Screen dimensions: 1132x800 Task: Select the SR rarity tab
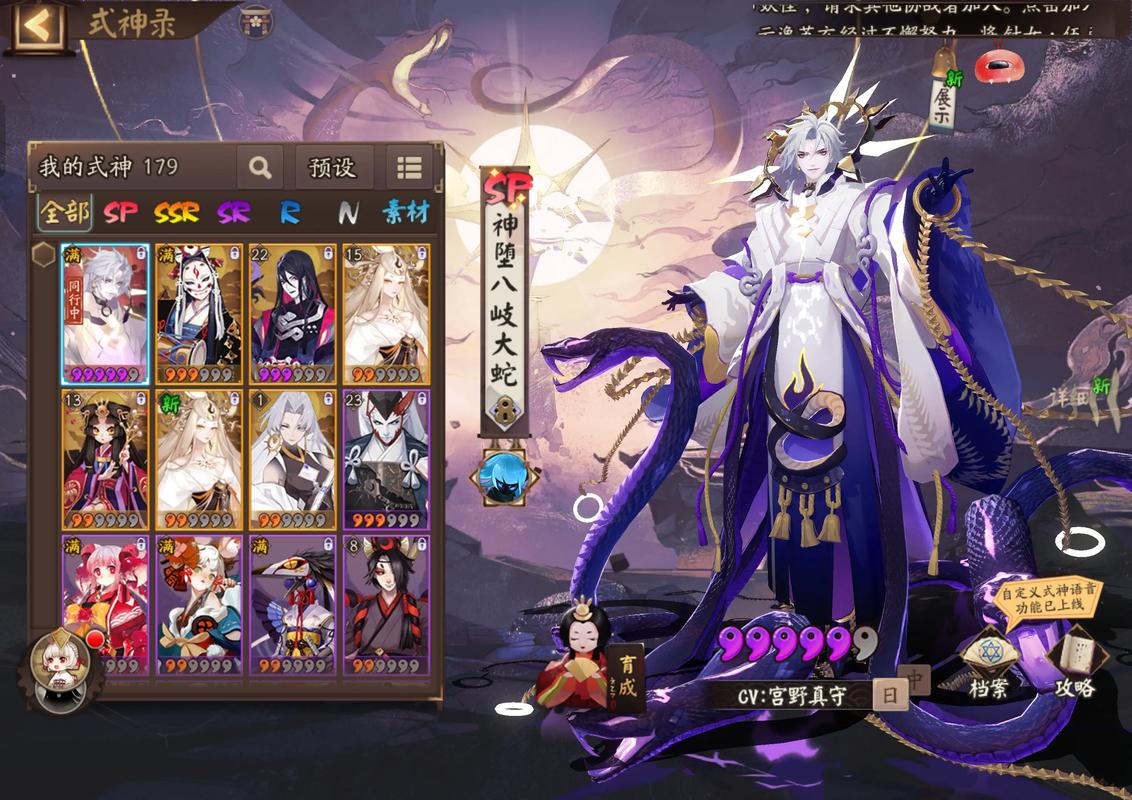234,212
